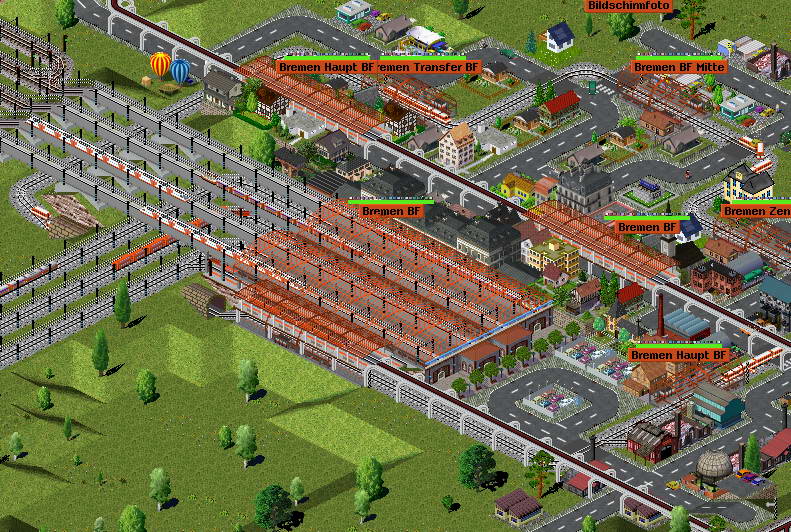The image size is (791, 532).
Task: Open the Bremen Transfer BF station label
Action: (x=431, y=67)
